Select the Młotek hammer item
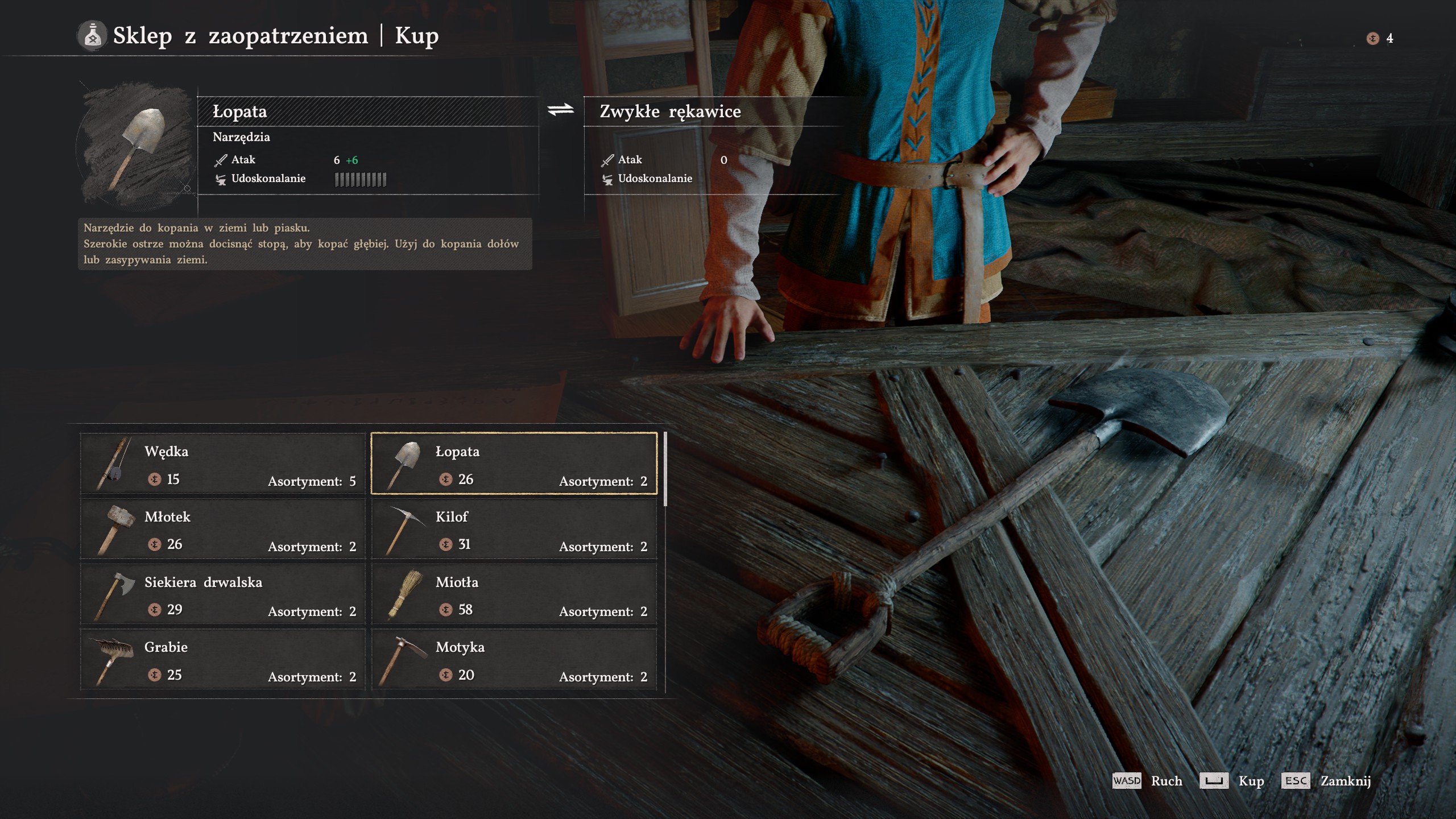 point(223,529)
